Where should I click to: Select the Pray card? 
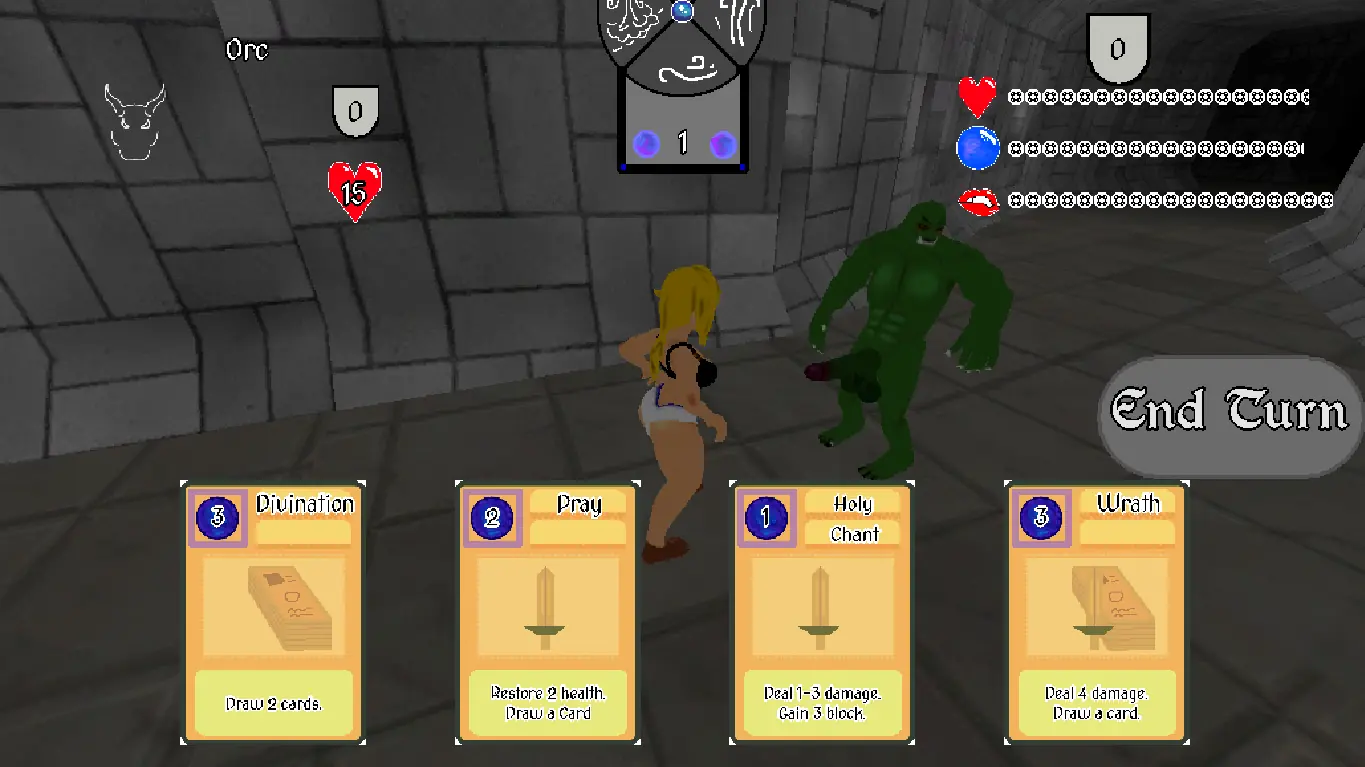click(548, 612)
